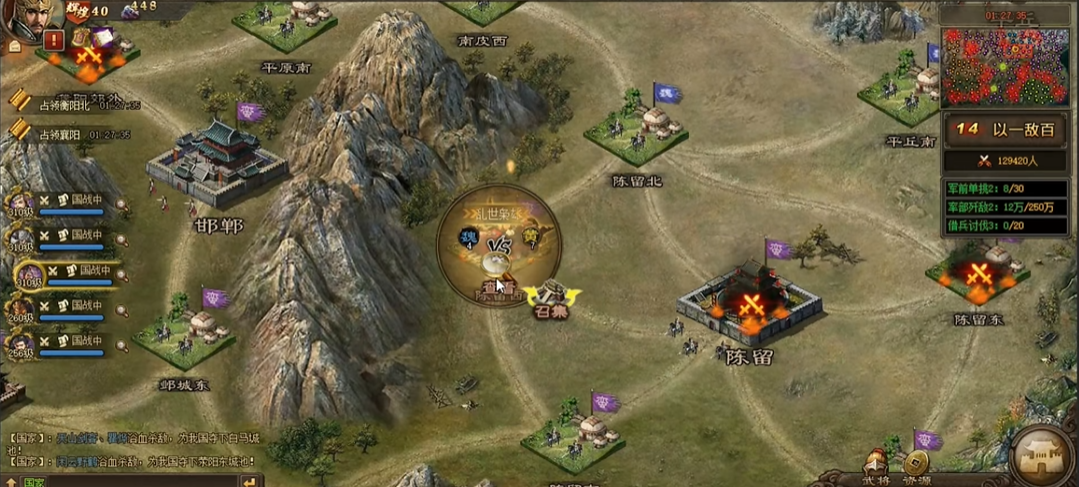Click the round city gate button

(x=1042, y=457)
